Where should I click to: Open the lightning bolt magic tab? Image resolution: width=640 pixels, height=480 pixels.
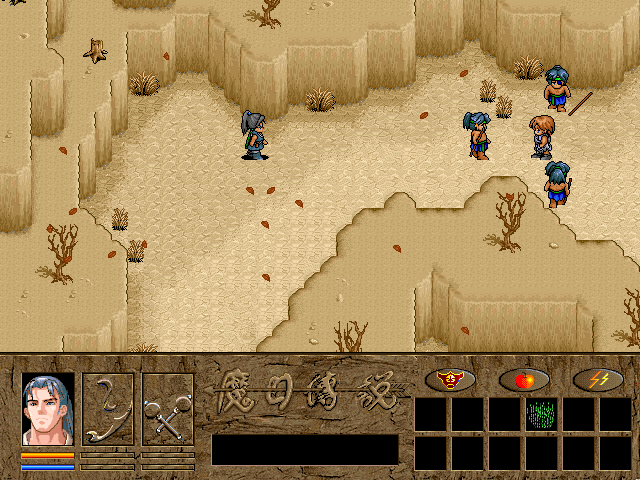[x=598, y=379]
